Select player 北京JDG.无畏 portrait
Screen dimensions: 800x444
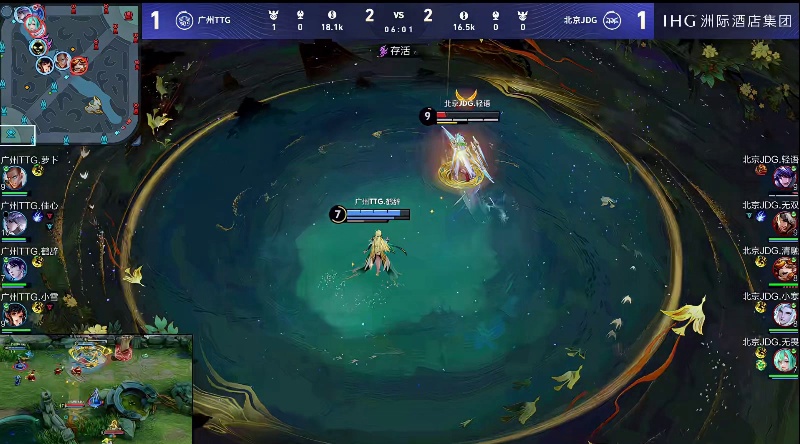pyautogui.click(x=785, y=358)
